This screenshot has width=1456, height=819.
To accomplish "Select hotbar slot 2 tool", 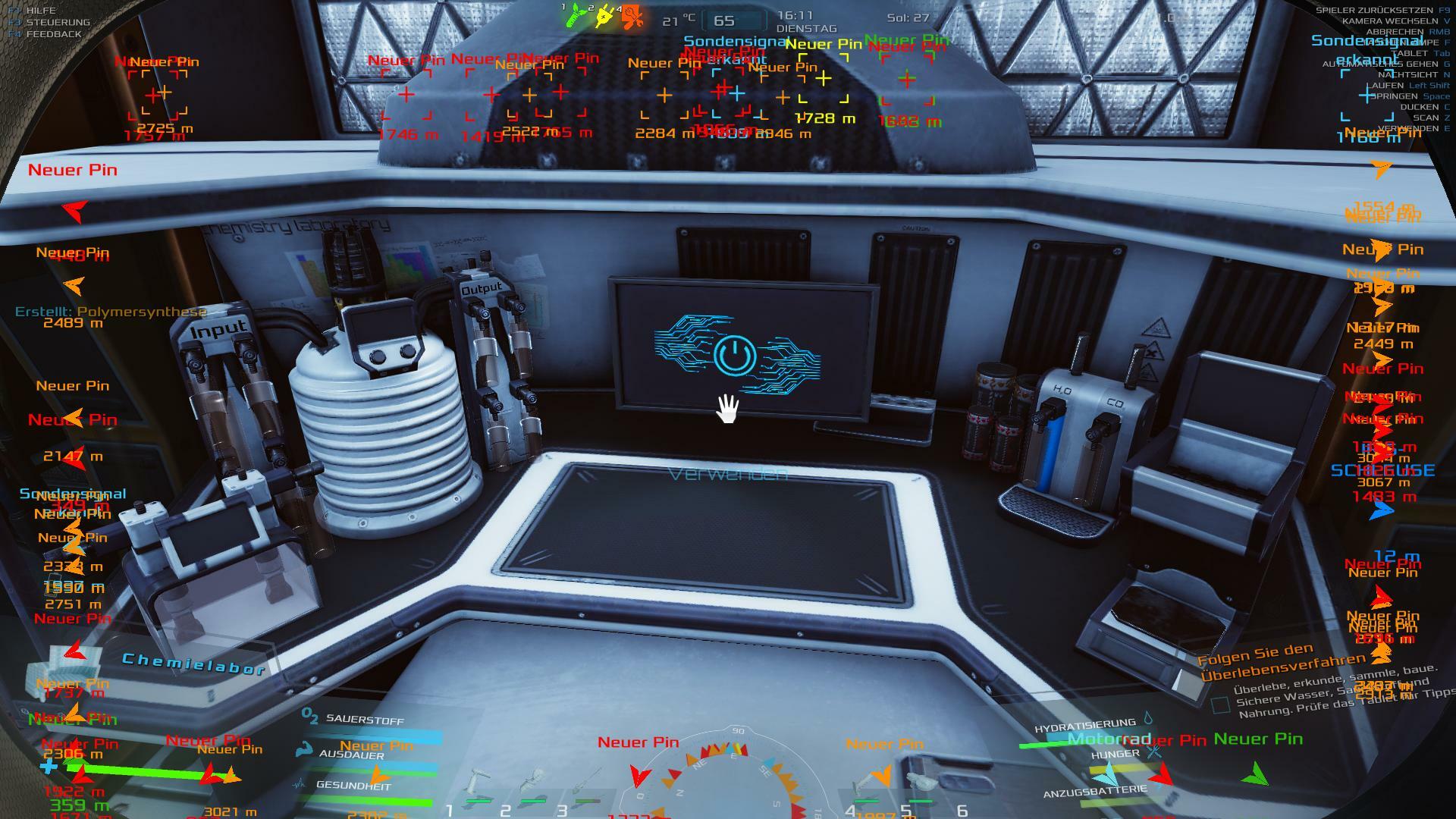I will pyautogui.click(x=534, y=789).
